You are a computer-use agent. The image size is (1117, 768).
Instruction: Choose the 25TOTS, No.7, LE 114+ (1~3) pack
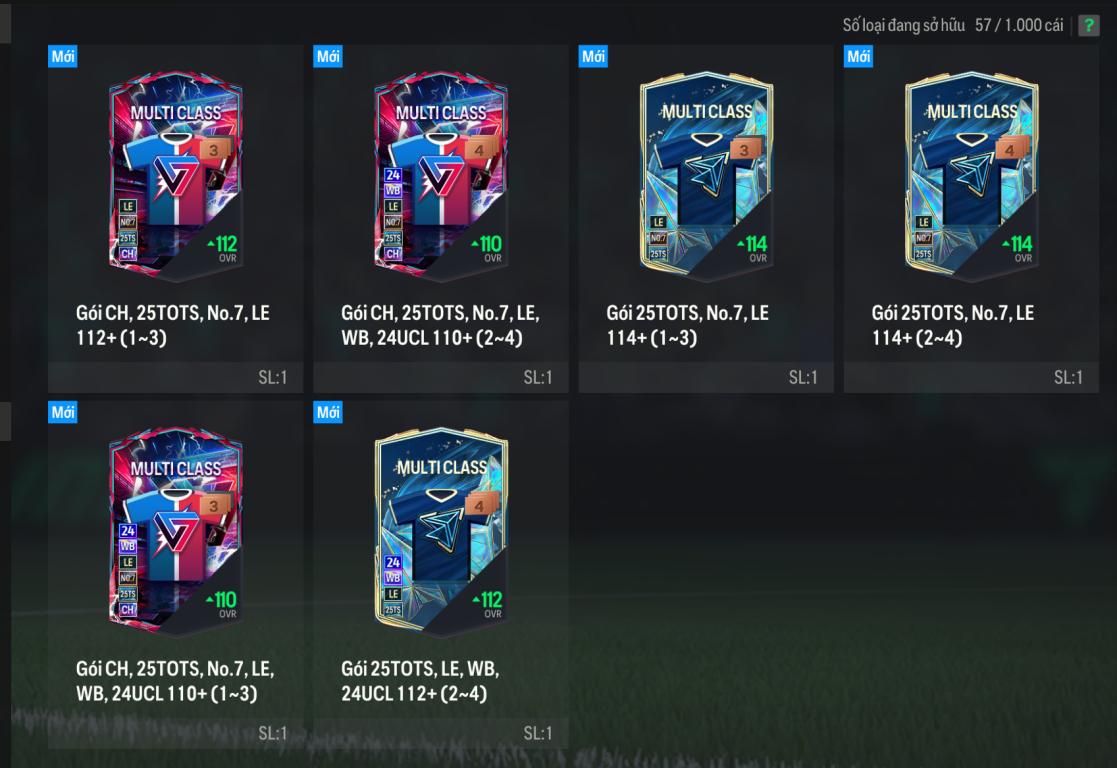[706, 180]
